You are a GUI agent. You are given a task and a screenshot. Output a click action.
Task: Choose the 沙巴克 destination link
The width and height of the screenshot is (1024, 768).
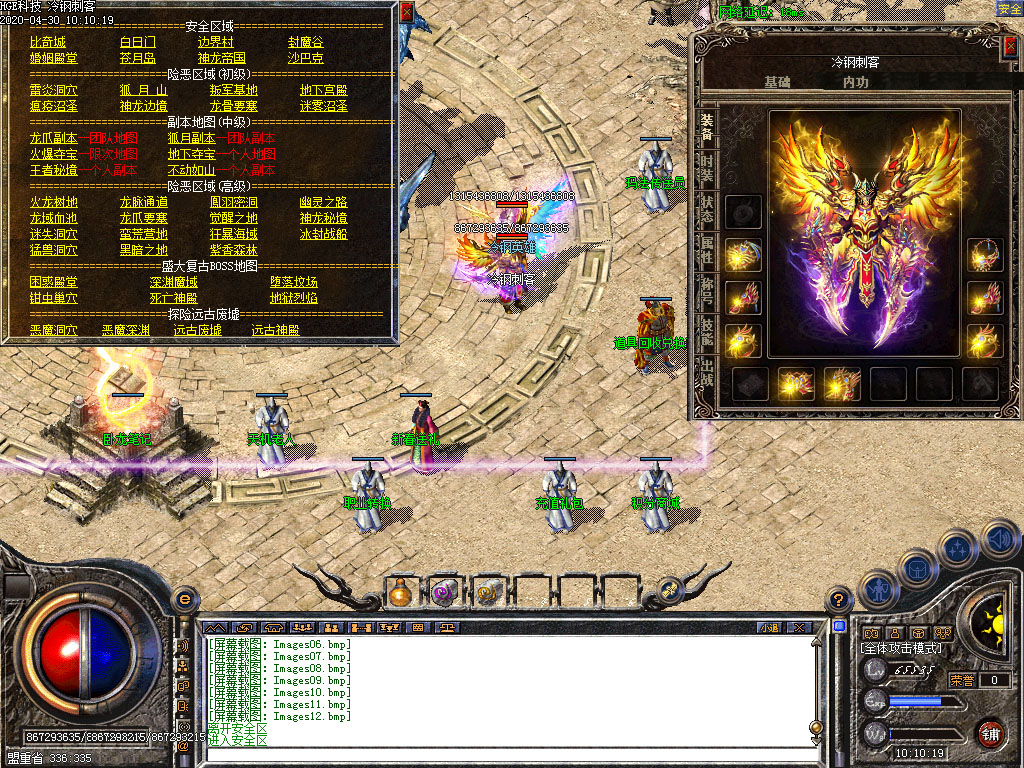pyautogui.click(x=305, y=58)
